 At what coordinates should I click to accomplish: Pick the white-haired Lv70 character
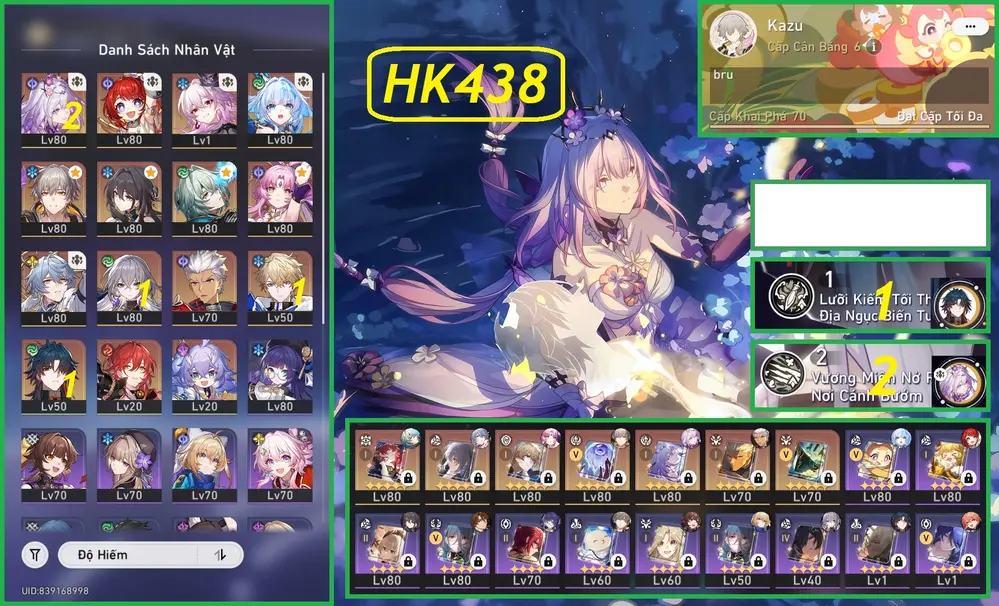[204, 287]
